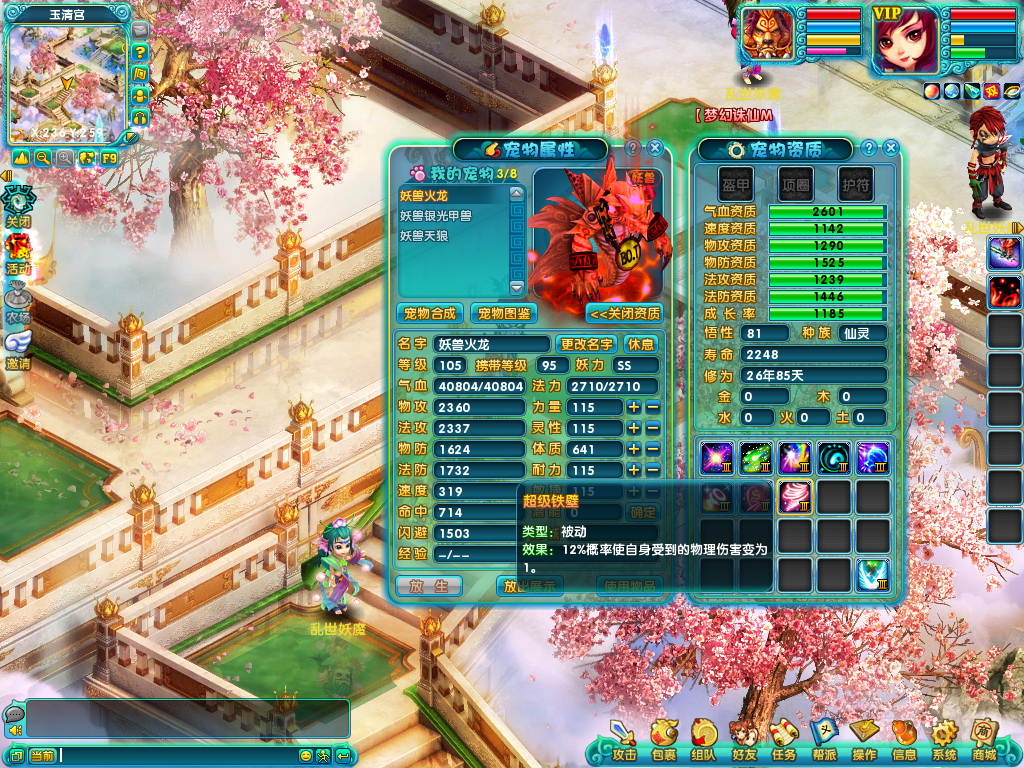Decrease 体质 with its minus button
Image resolution: width=1024 pixels, height=768 pixels.
(652, 449)
